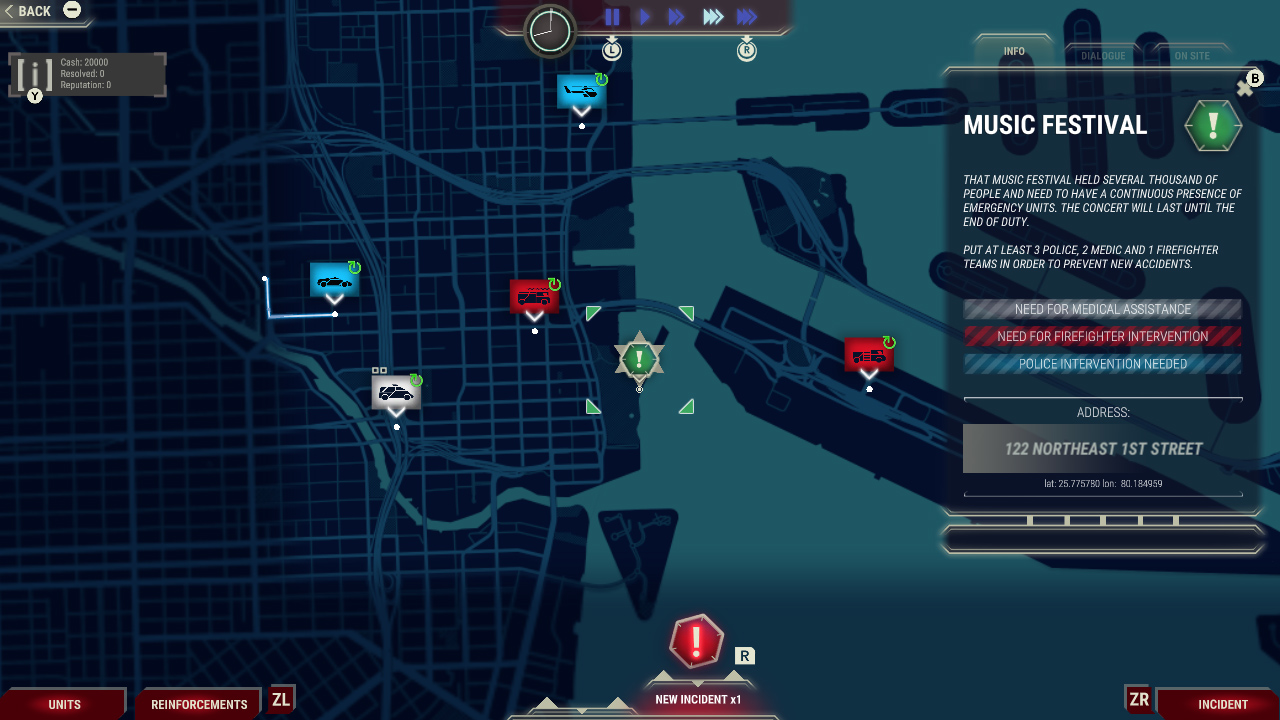Toggle the POLICE INTERVENTION NEEDED indicator
The height and width of the screenshot is (720, 1280).
(x=1102, y=364)
